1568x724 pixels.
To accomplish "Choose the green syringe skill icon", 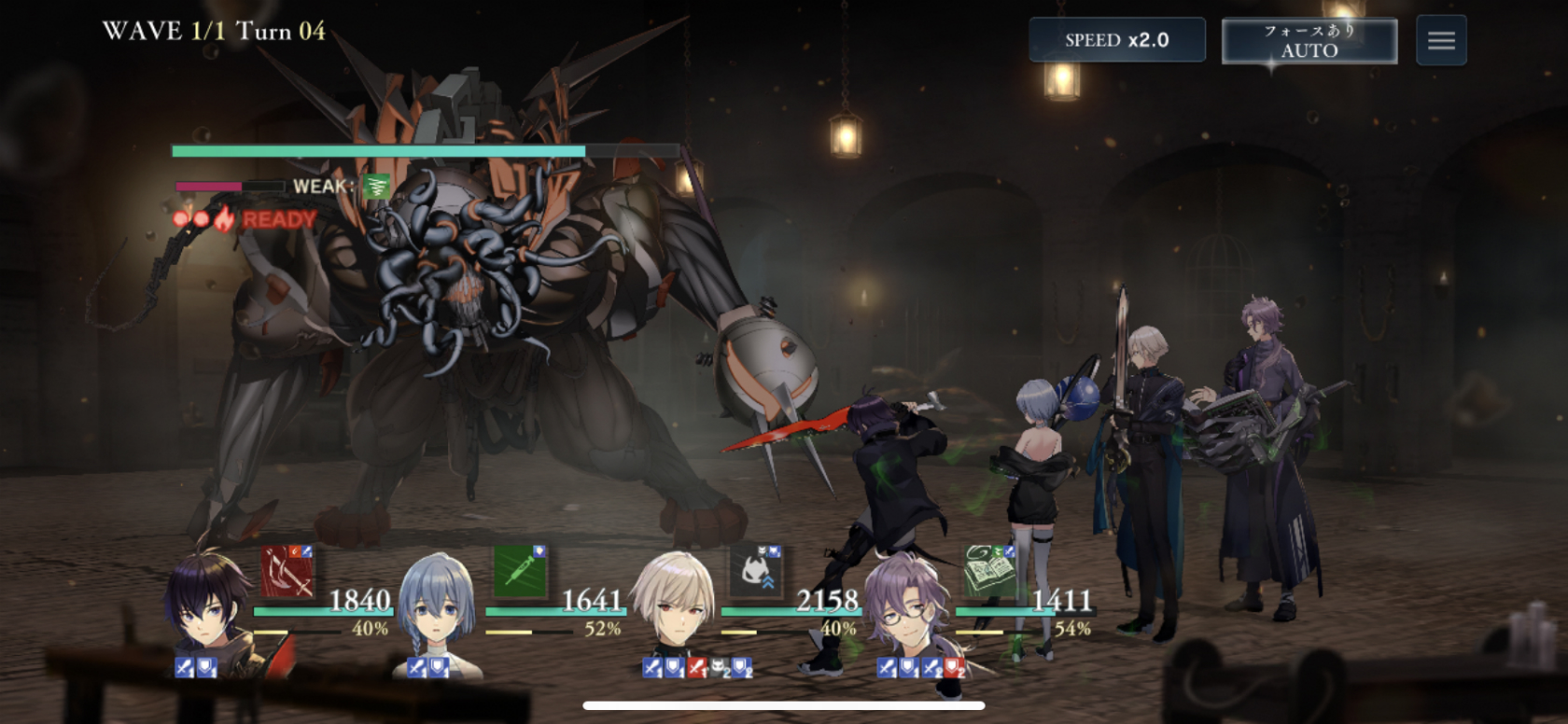I will click(519, 571).
